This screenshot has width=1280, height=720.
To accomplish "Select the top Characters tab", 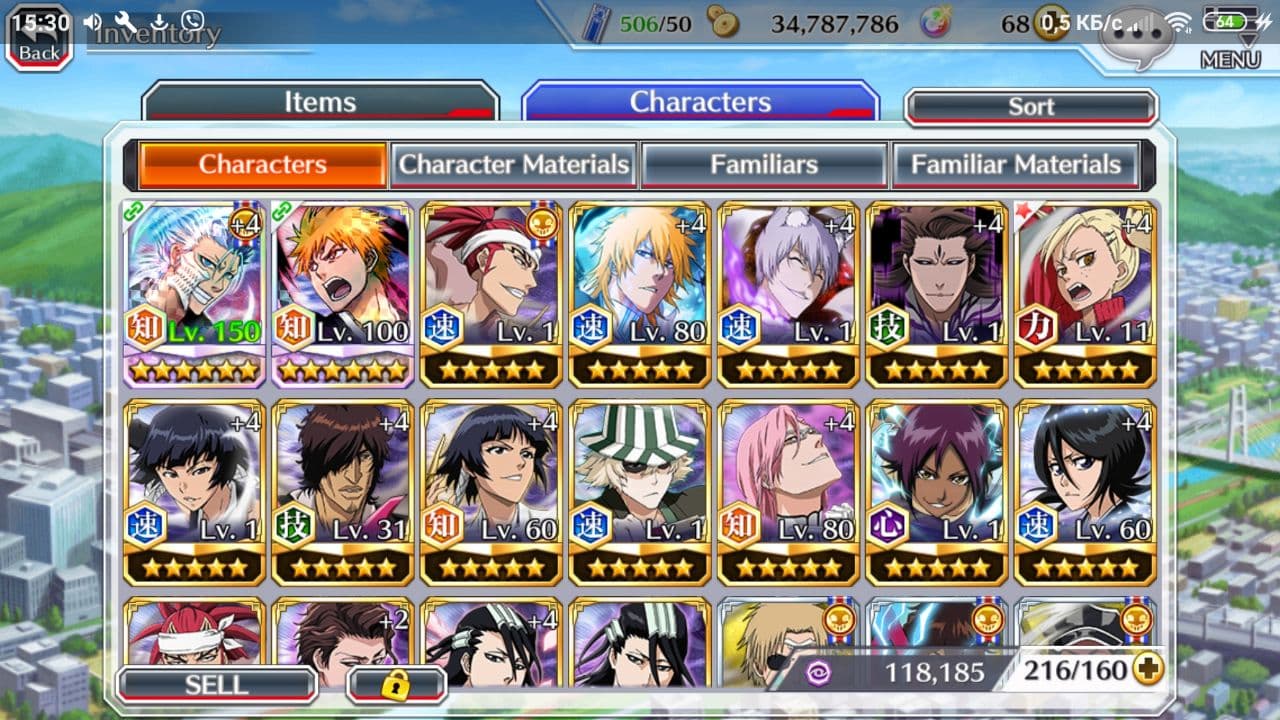I will point(700,102).
